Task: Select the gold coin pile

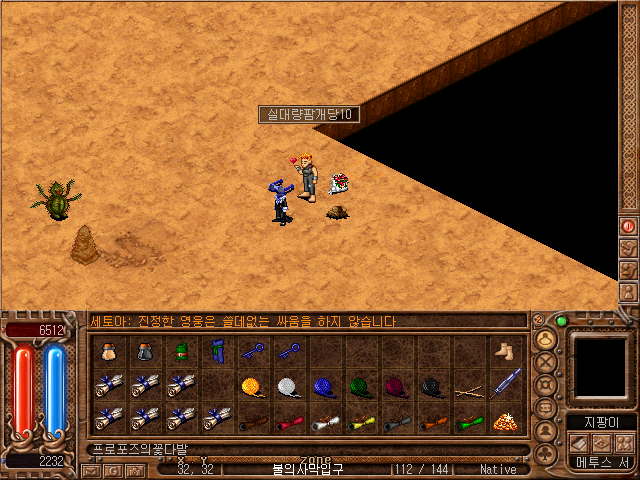Action: coord(505,421)
